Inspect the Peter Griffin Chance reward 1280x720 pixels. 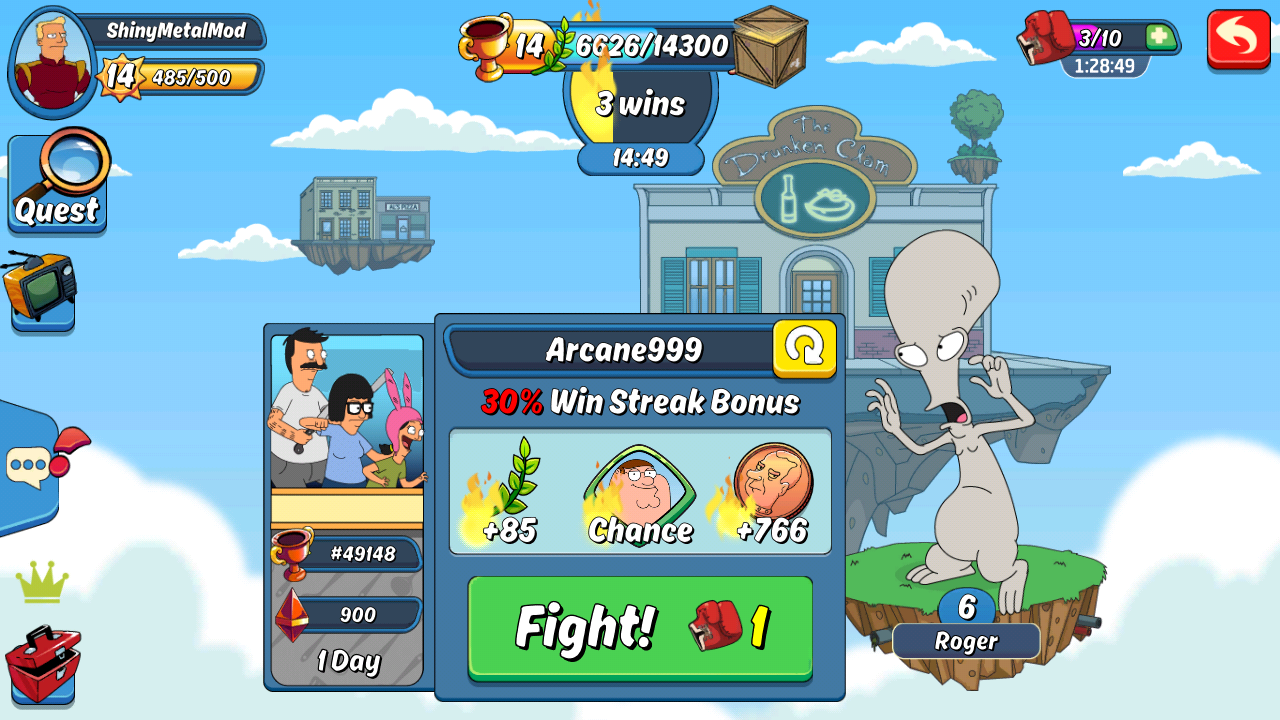tap(640, 496)
